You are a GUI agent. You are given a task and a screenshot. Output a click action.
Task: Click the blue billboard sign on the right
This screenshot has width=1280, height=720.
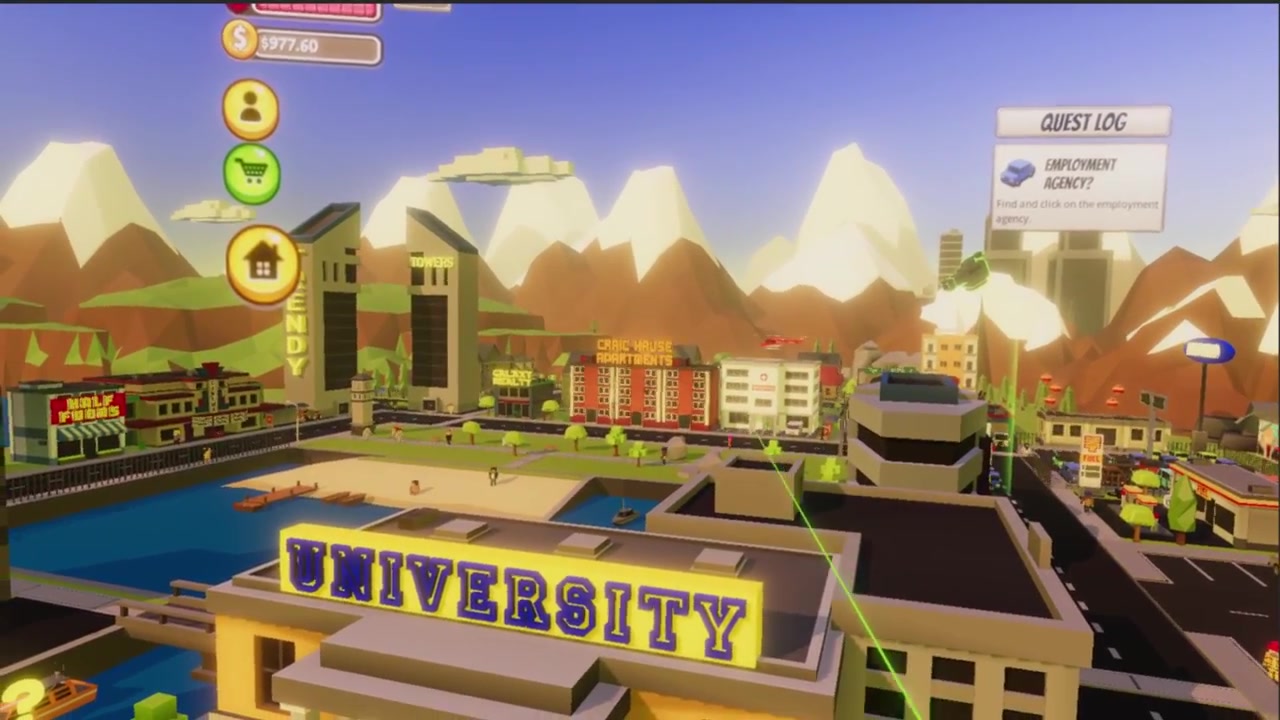[1208, 348]
